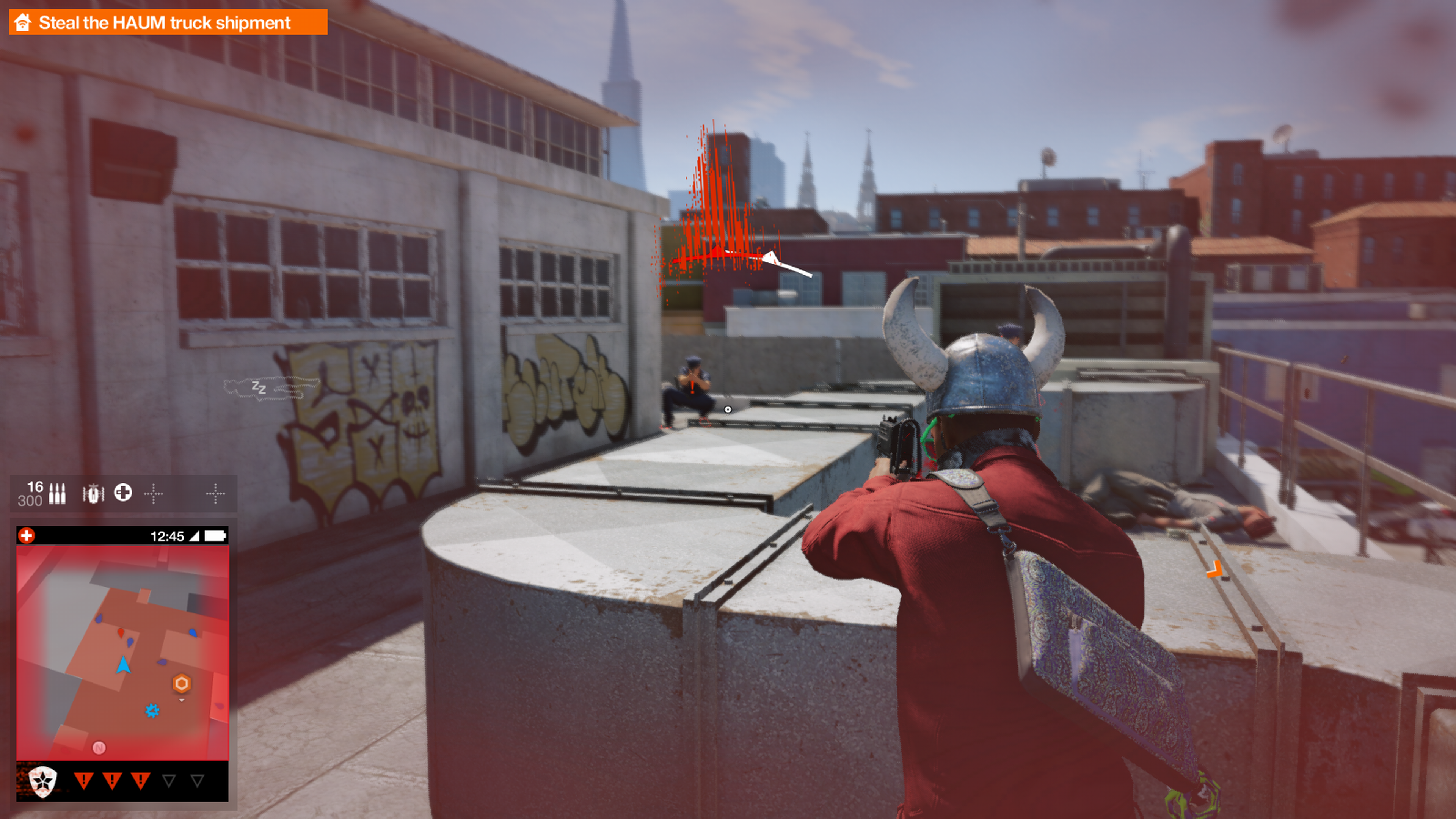
Task: Click the red cross icon on phone status bar
Action: [27, 535]
